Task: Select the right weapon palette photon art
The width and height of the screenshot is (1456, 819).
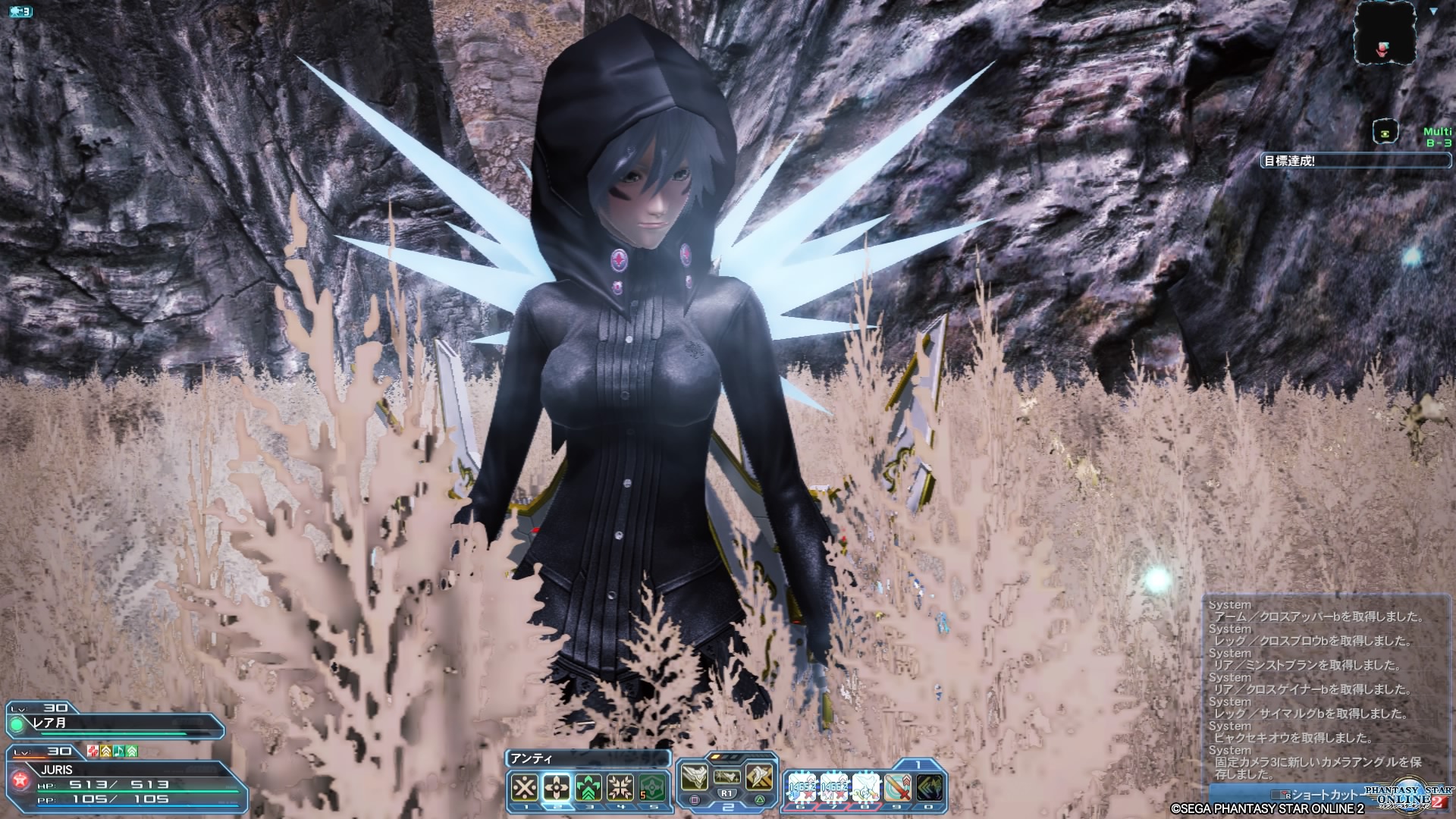Action: click(759, 777)
